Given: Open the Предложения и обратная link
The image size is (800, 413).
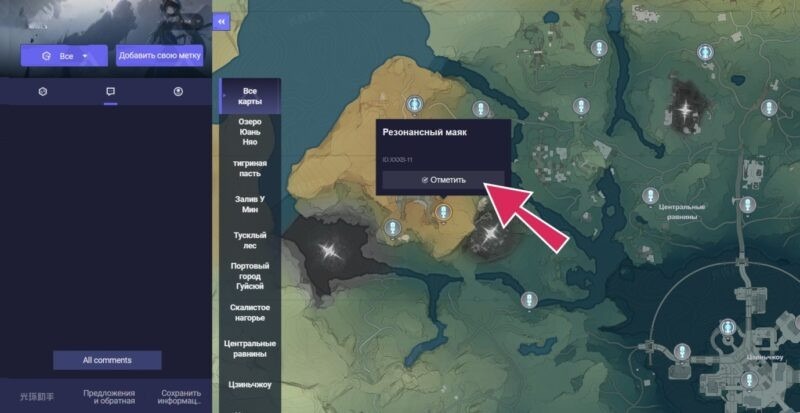Looking at the screenshot, I should tap(110, 397).
